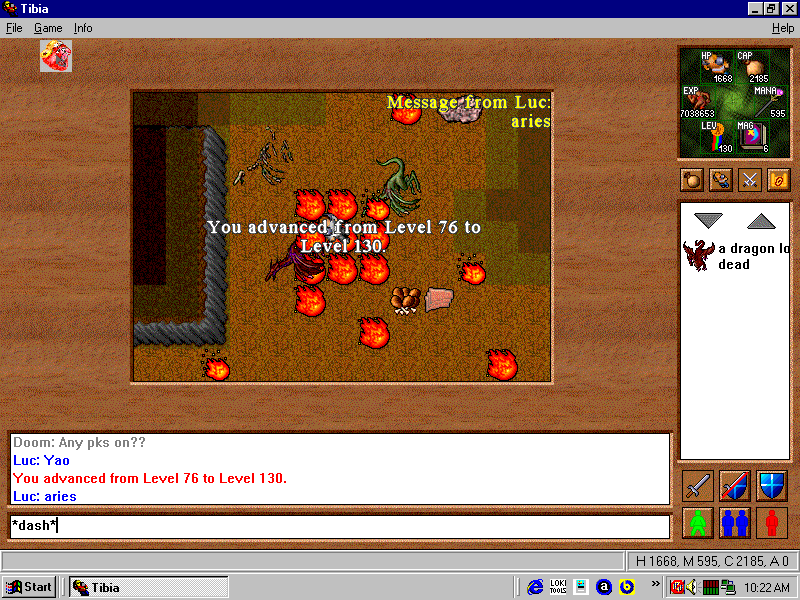The width and height of the screenshot is (800, 600).
Task: Open the crossed swords skills button
Action: (749, 180)
